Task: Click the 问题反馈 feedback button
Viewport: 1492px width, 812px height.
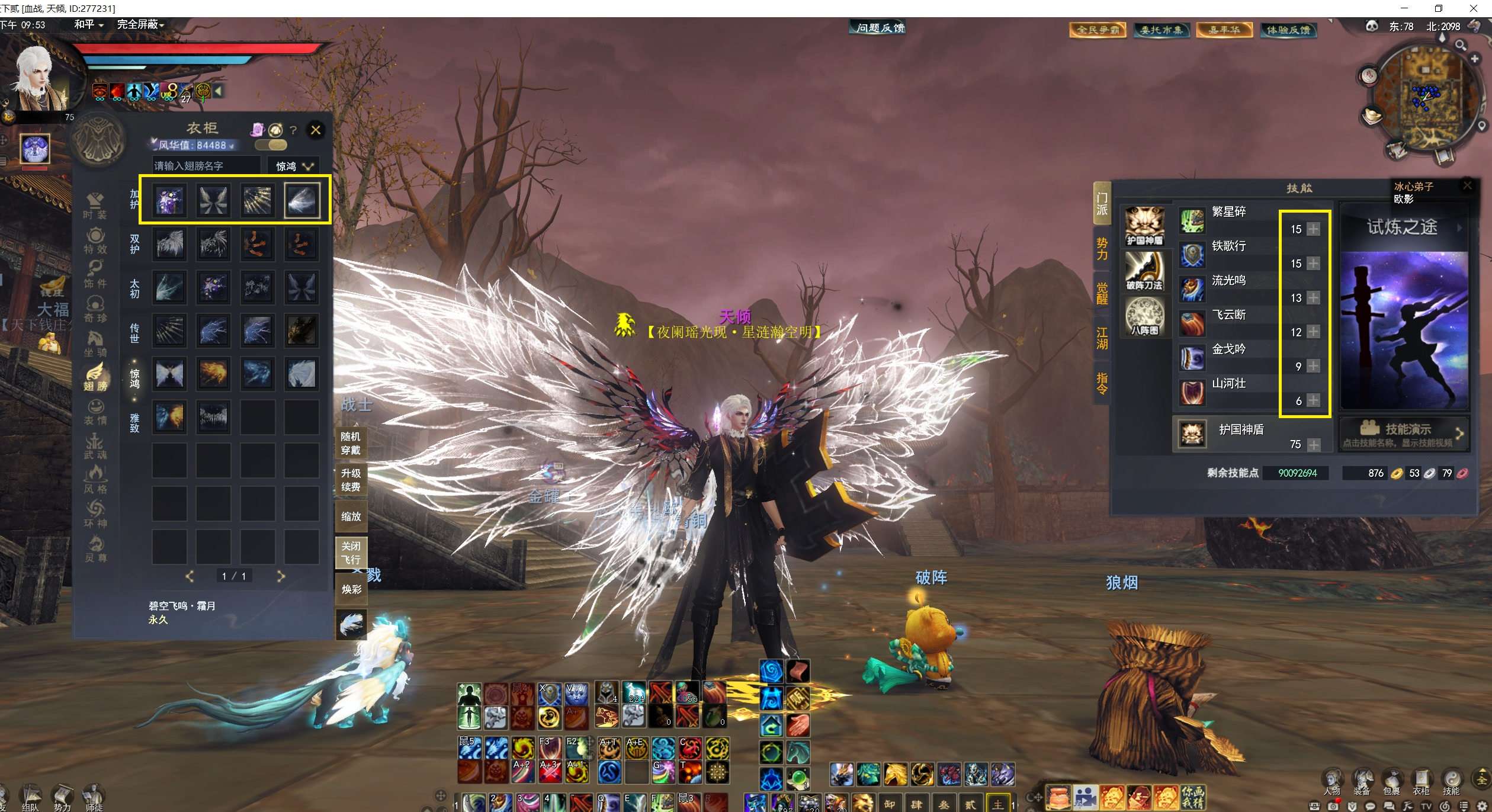Action: (880, 28)
